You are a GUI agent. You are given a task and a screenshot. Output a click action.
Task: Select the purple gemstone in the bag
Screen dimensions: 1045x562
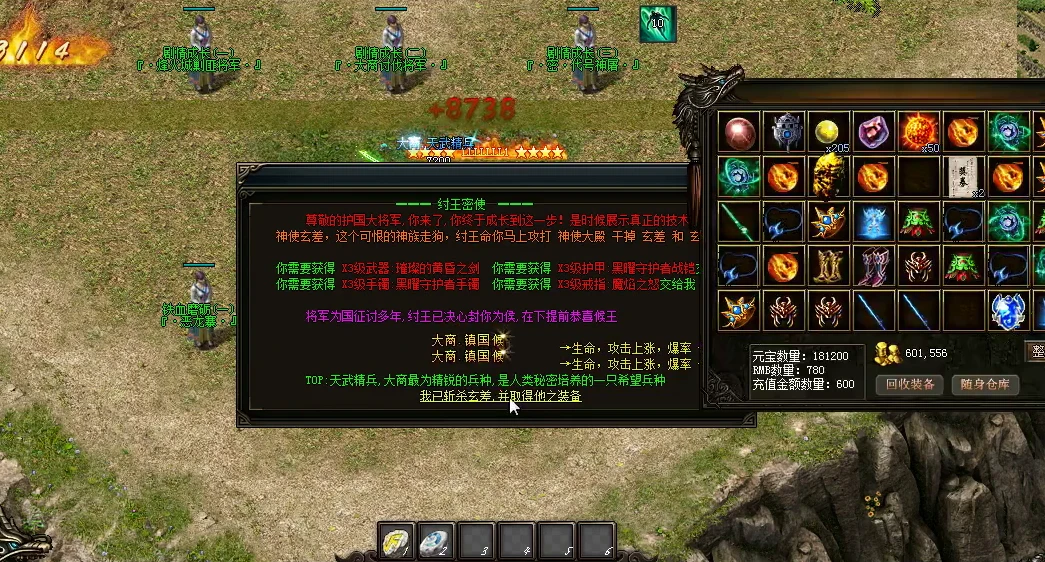(x=875, y=131)
